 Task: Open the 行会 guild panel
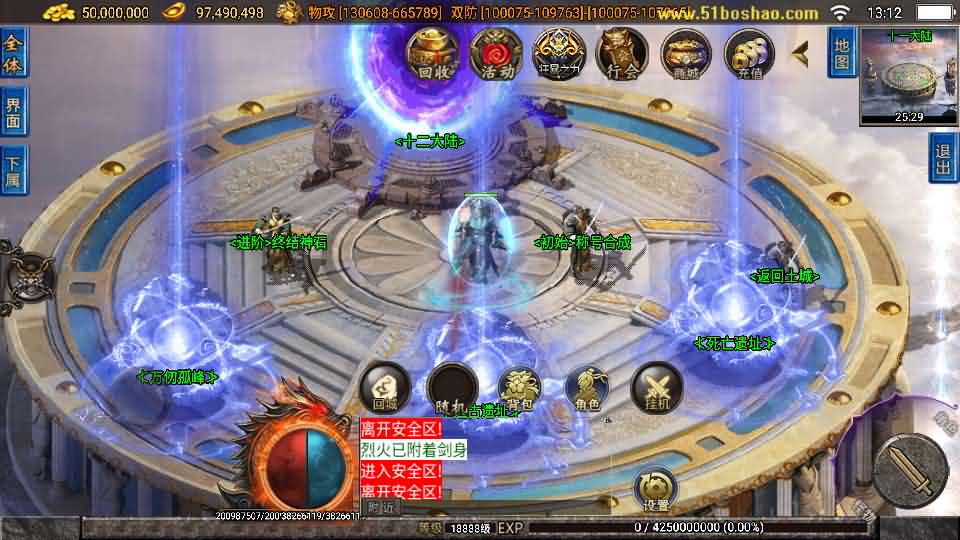[x=622, y=54]
